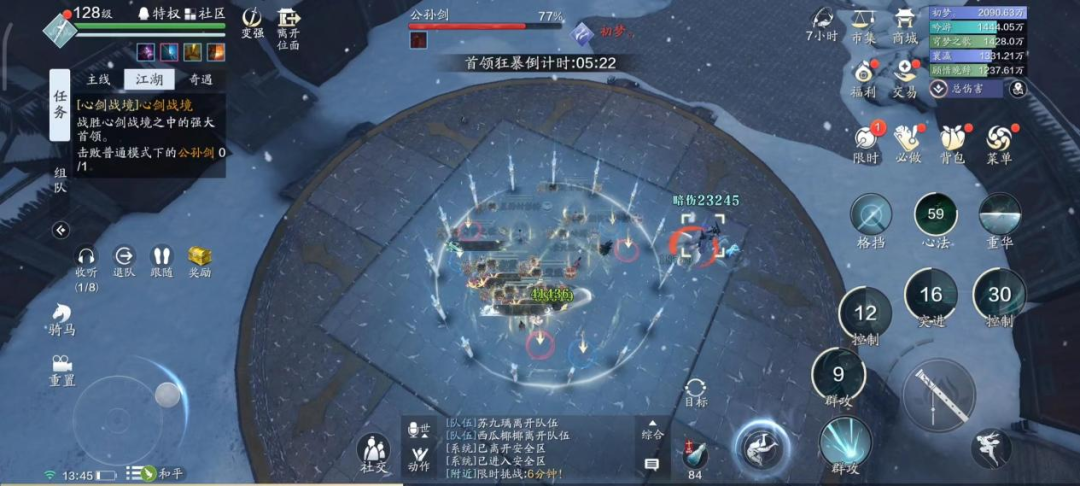Open the 社交 social panel
Screen dimensions: 1080x486
[x=373, y=452]
